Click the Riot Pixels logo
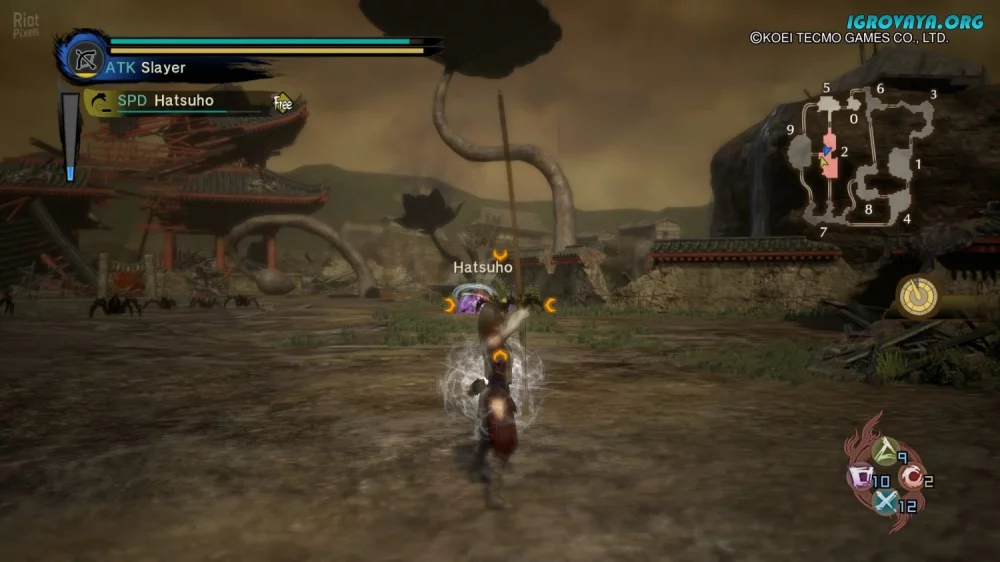 (26, 26)
